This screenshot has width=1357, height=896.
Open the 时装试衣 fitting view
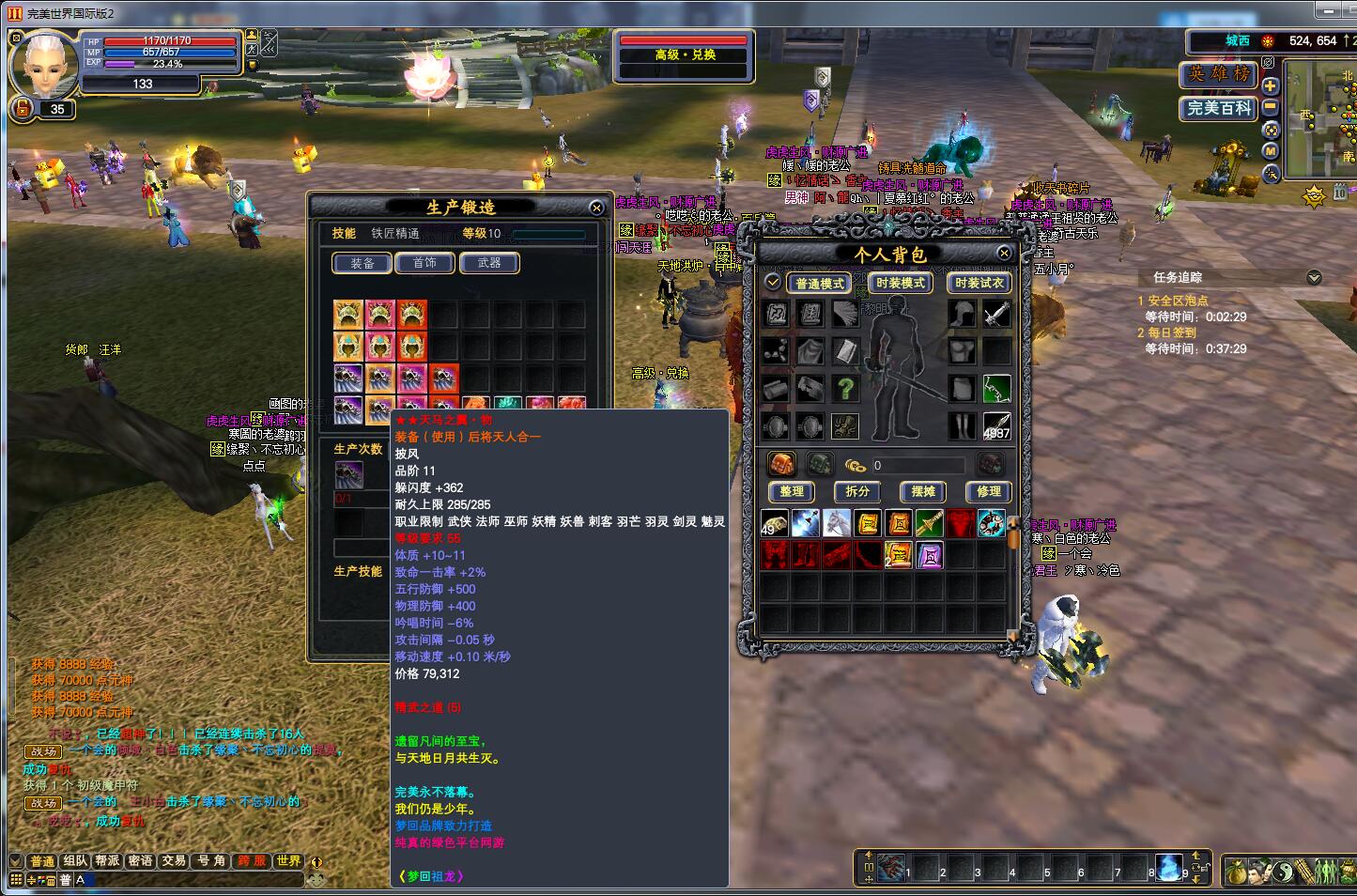click(979, 283)
